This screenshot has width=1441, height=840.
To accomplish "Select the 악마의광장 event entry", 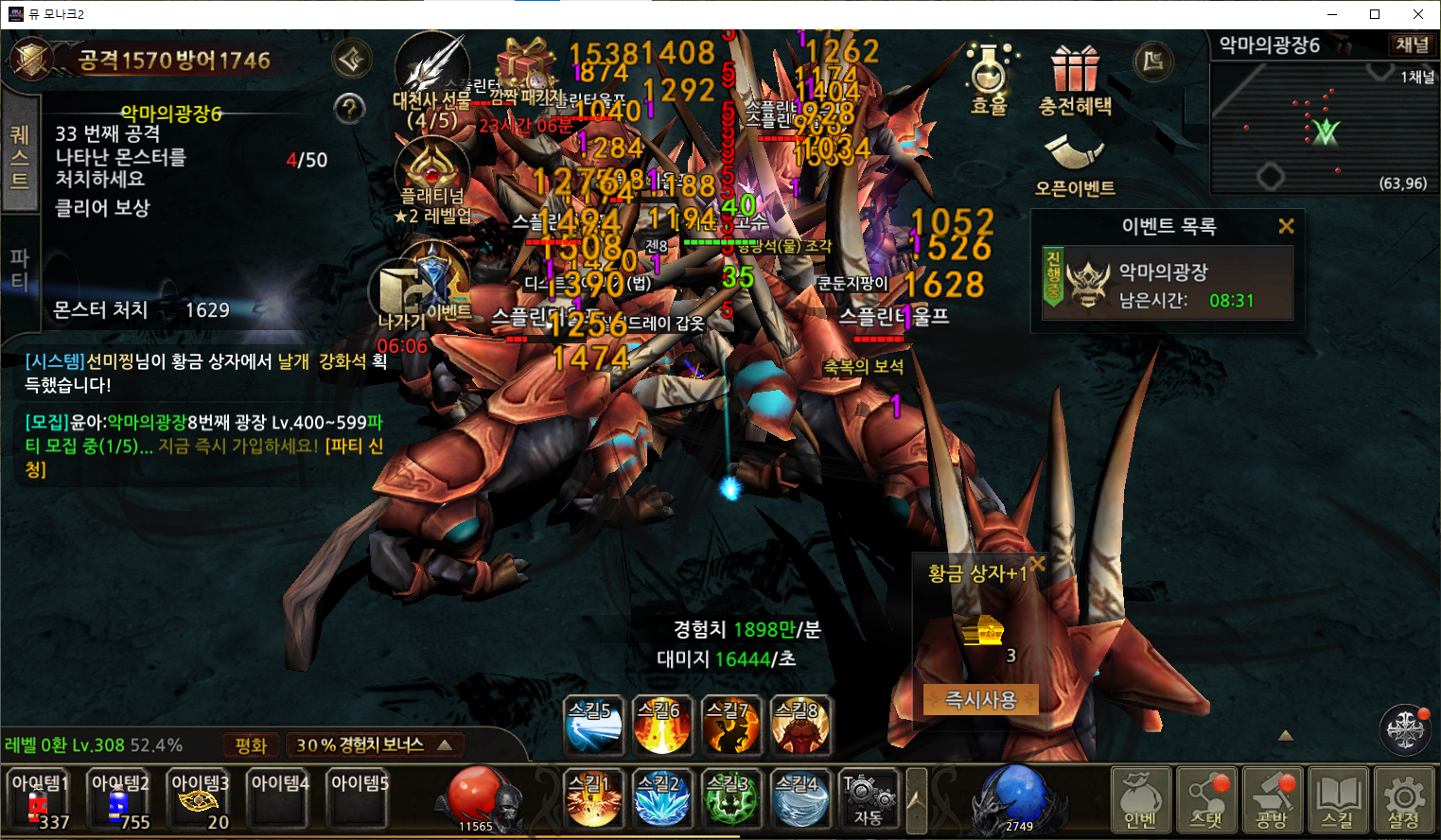I will [1168, 285].
